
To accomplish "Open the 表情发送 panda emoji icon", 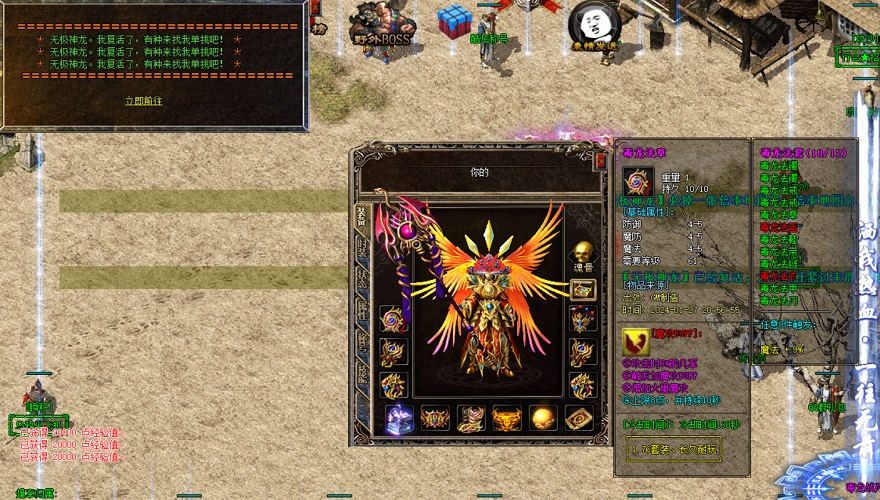I will [594, 23].
